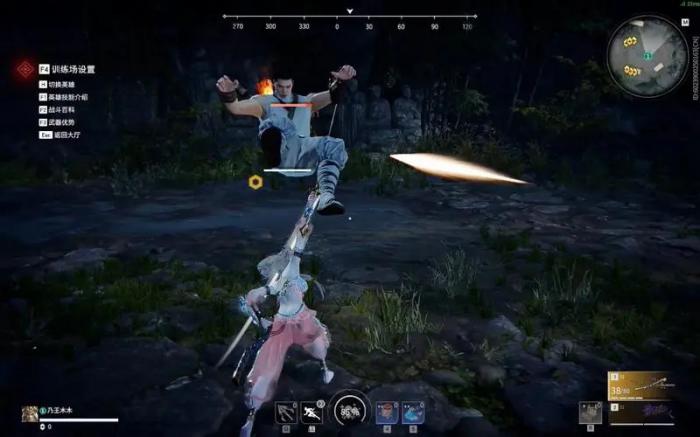Activate the grappling hook skill icon
The width and height of the screenshot is (700, 437).
point(286,411)
